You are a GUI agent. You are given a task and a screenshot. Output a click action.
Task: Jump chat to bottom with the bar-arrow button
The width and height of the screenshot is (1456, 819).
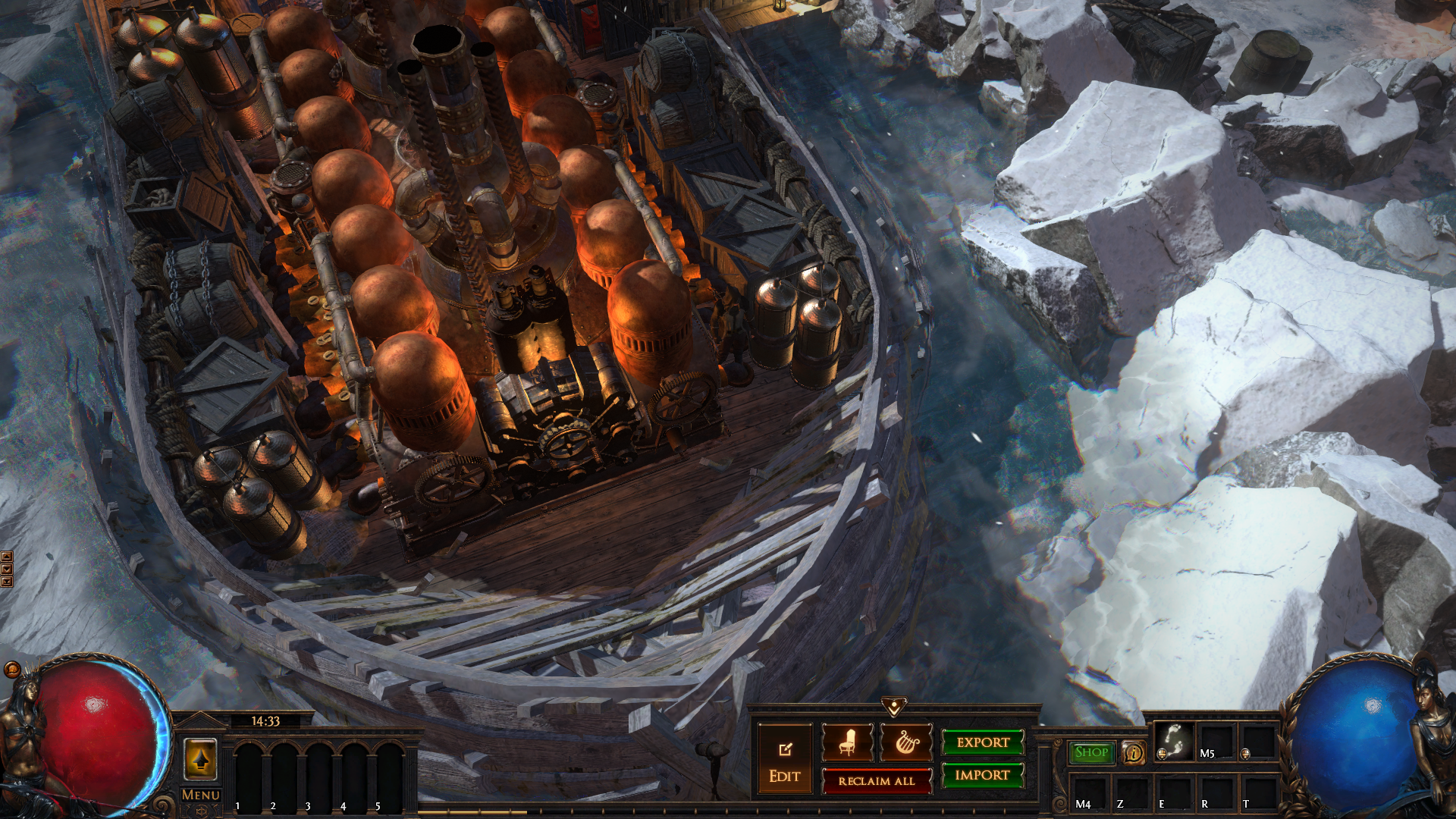pos(7,582)
